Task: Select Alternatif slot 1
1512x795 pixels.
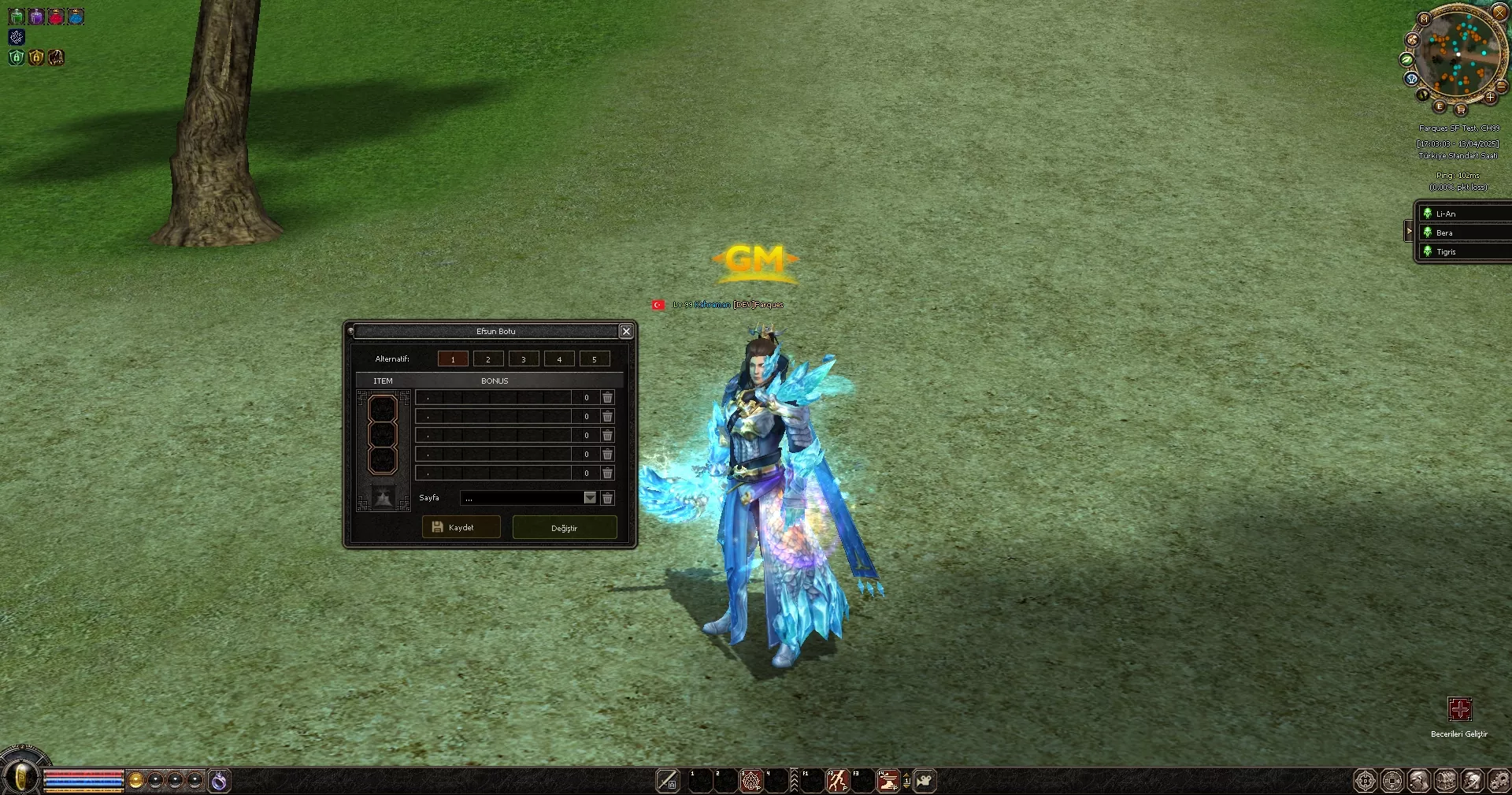Action: (x=453, y=359)
